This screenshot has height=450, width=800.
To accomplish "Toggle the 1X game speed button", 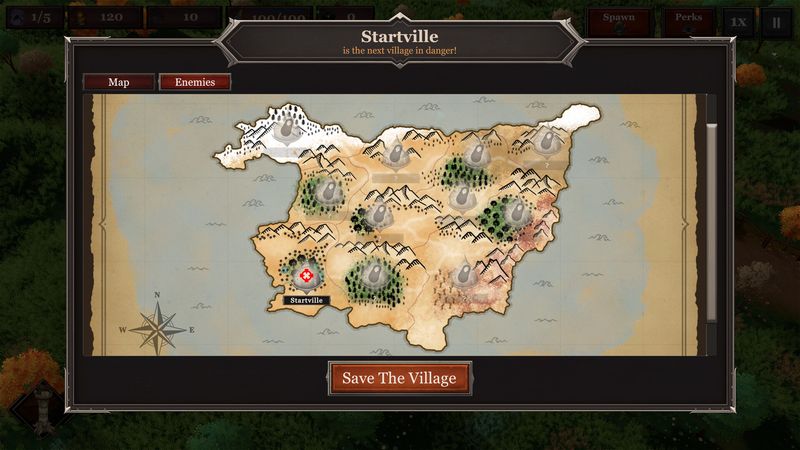I will pos(738,21).
